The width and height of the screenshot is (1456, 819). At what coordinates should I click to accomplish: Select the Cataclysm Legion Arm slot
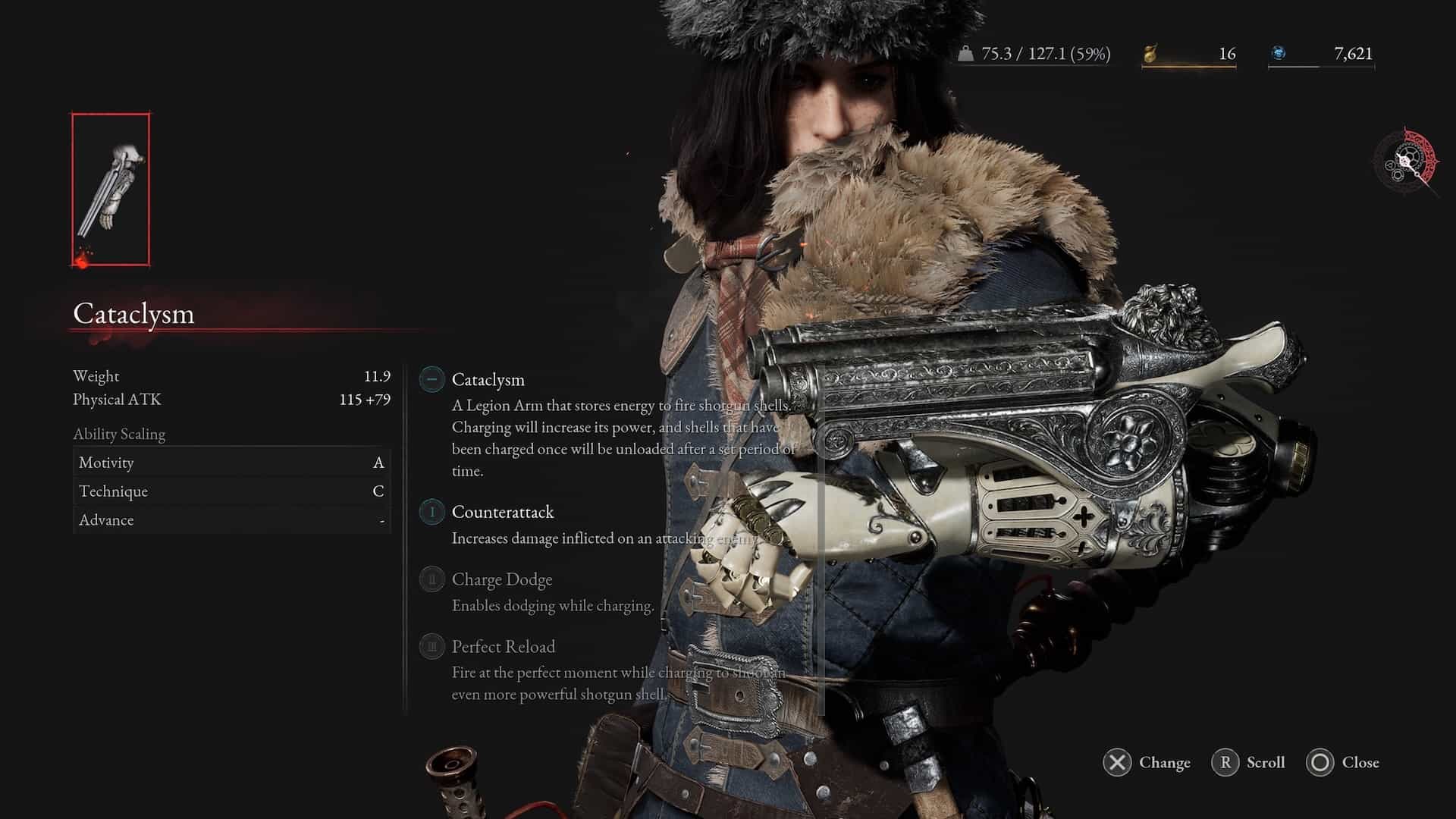pos(111,190)
